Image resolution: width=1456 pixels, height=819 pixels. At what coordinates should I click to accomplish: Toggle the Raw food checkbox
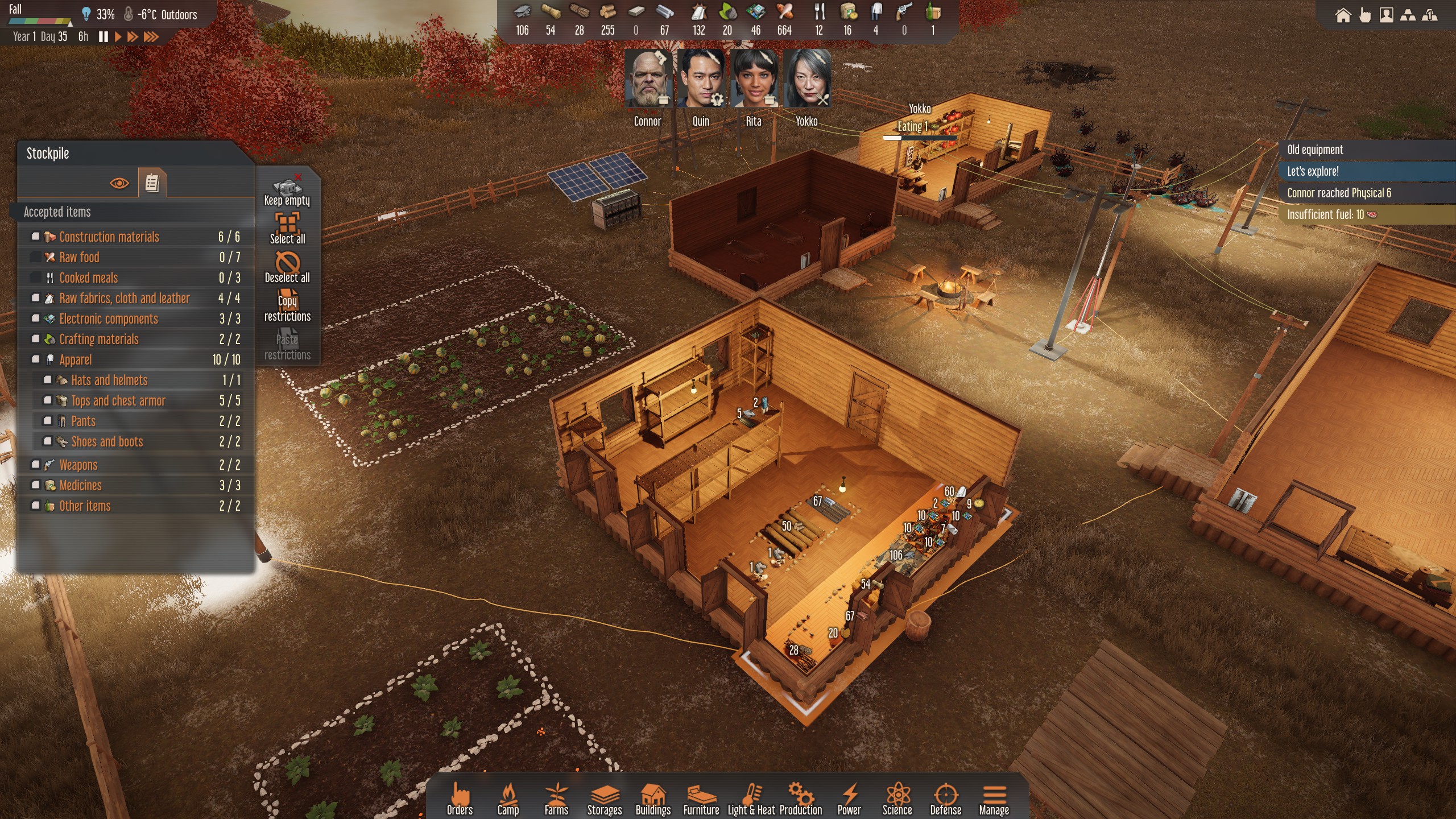[36, 257]
